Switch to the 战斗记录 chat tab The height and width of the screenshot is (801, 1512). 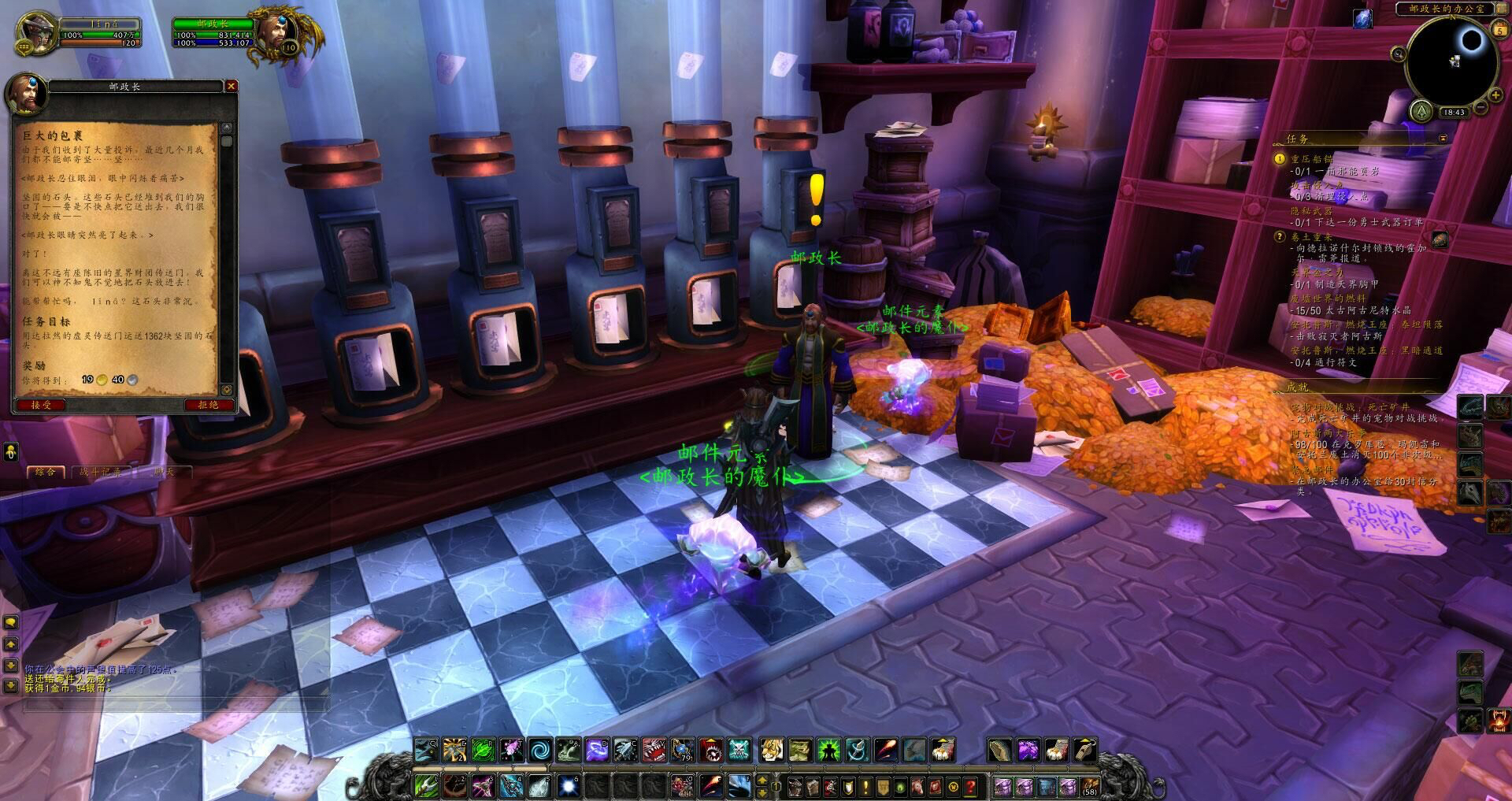click(x=101, y=471)
